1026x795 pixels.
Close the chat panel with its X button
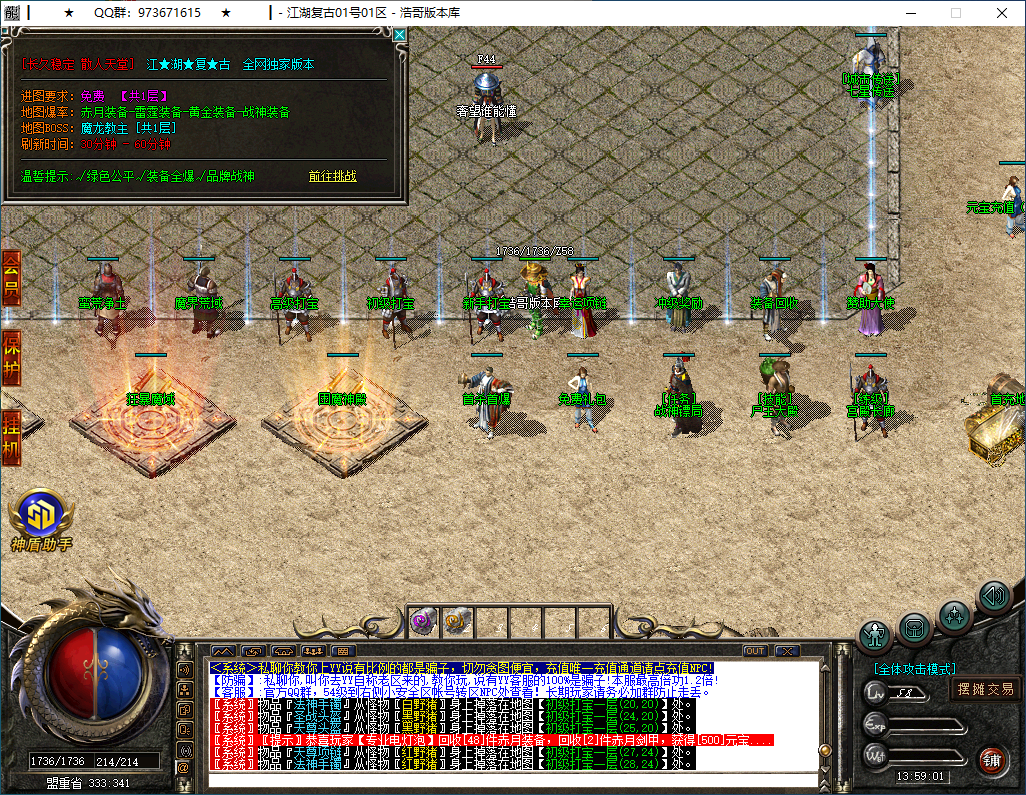(x=786, y=651)
